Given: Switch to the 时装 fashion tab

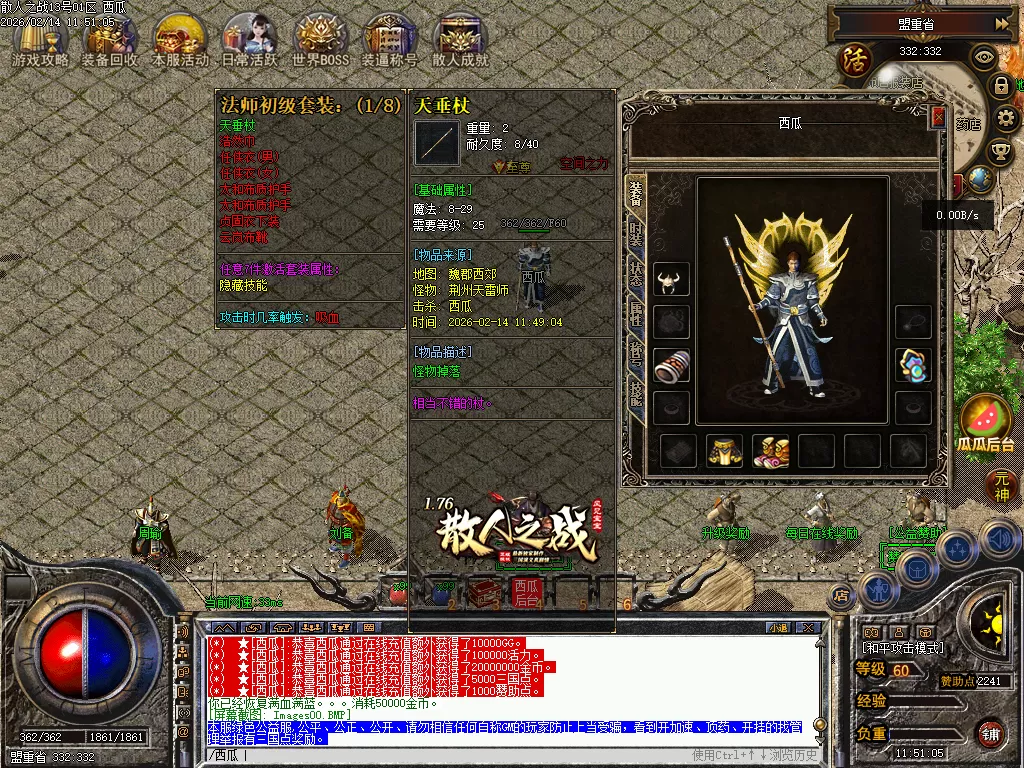Looking at the screenshot, I should (636, 234).
